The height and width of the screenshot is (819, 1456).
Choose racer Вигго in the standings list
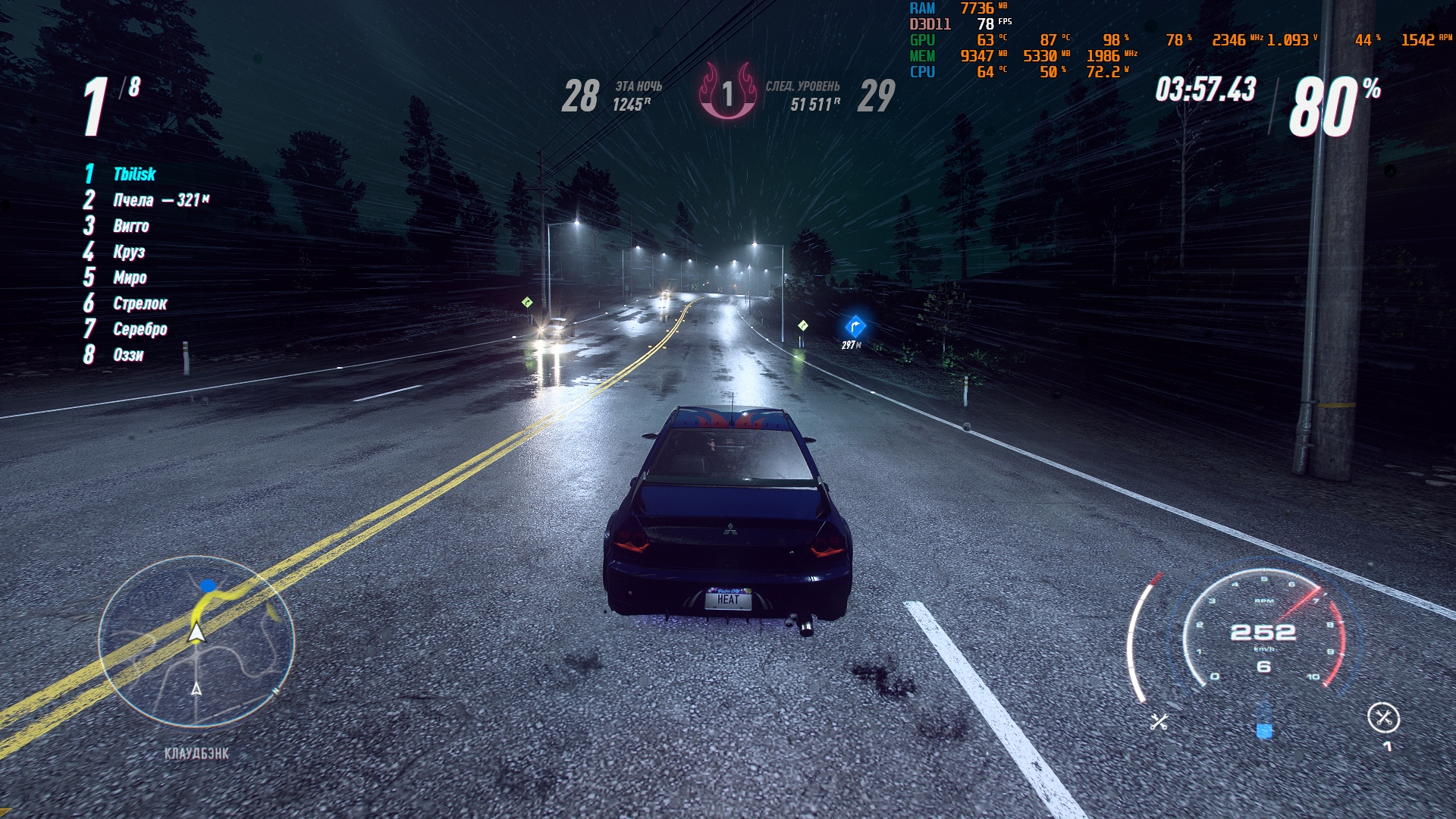(131, 226)
